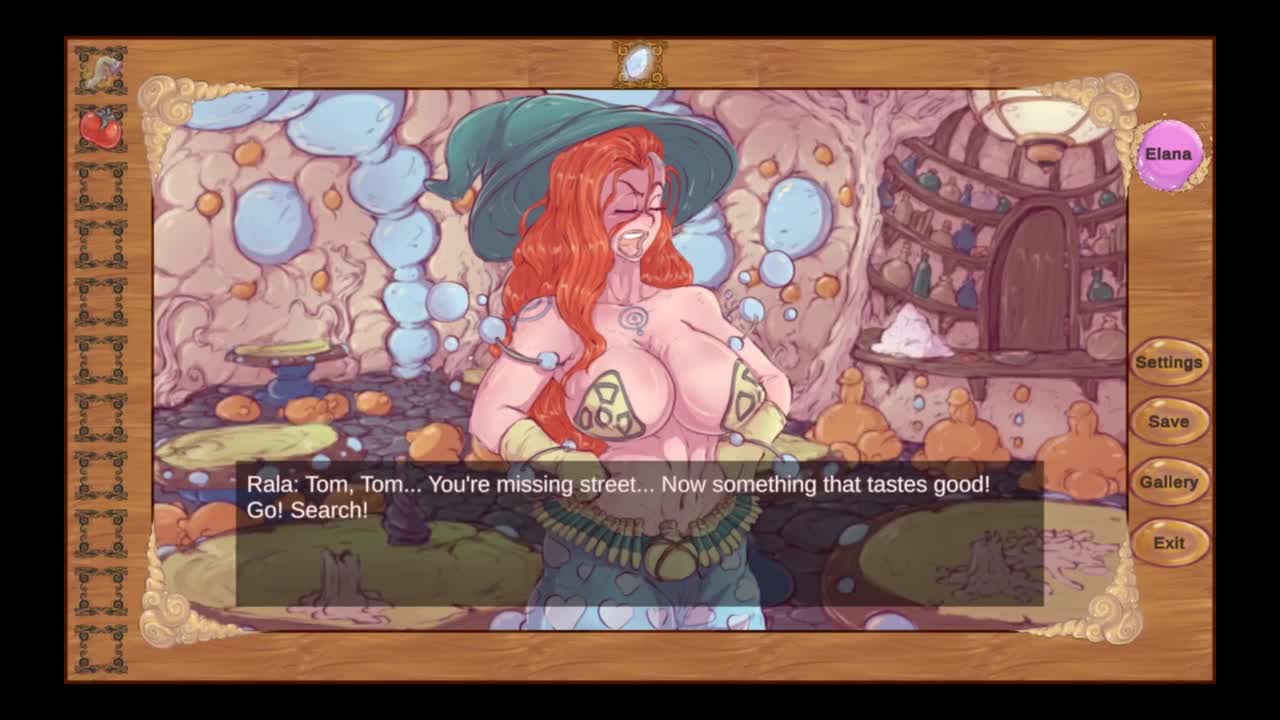
Task: Click the Save button
Action: (x=1168, y=422)
